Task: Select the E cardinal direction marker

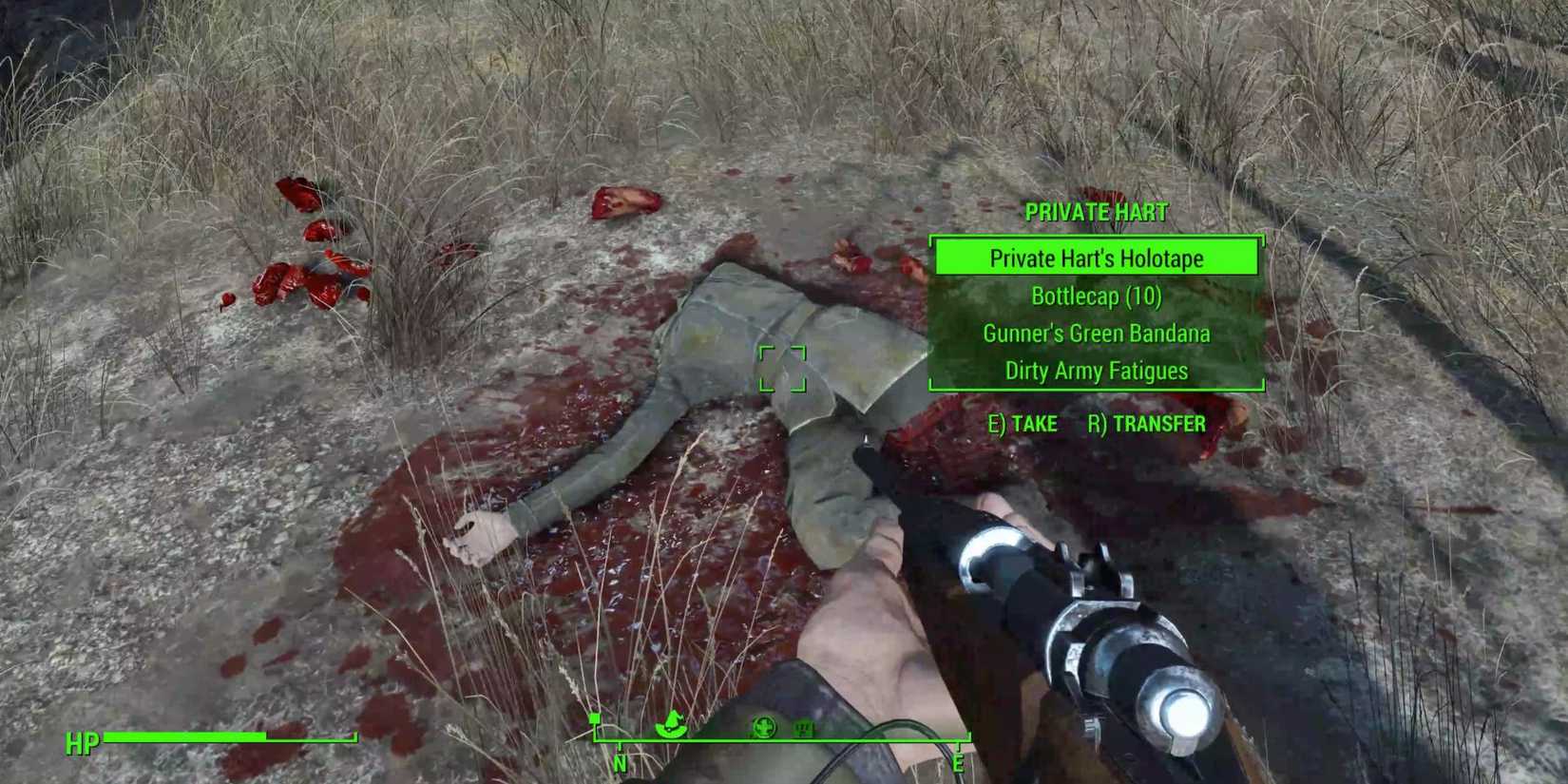Action: tap(959, 762)
